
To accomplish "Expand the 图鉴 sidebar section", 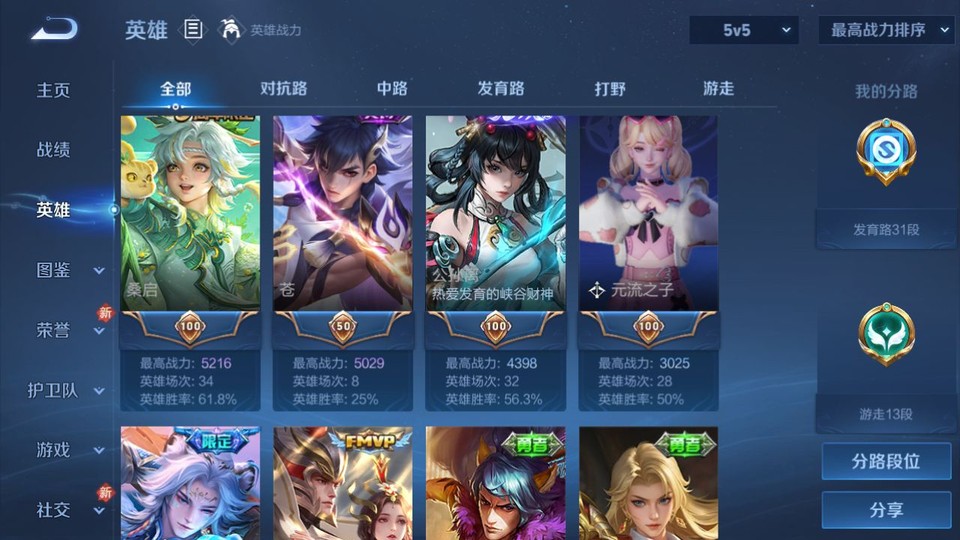I will pyautogui.click(x=60, y=270).
